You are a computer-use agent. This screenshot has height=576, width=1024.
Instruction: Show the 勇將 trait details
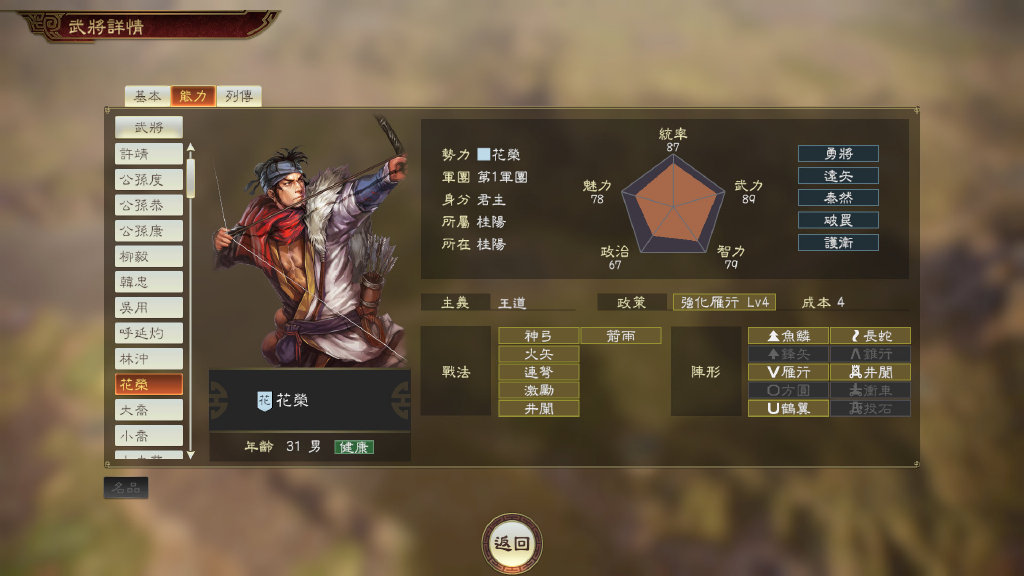[838, 154]
